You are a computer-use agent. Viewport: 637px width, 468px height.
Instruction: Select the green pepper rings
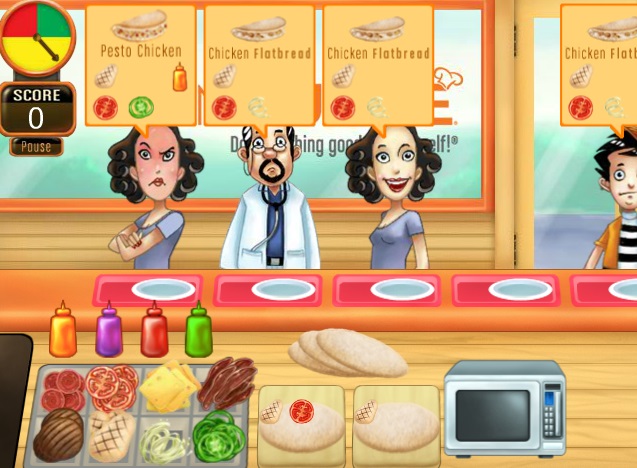(220, 437)
